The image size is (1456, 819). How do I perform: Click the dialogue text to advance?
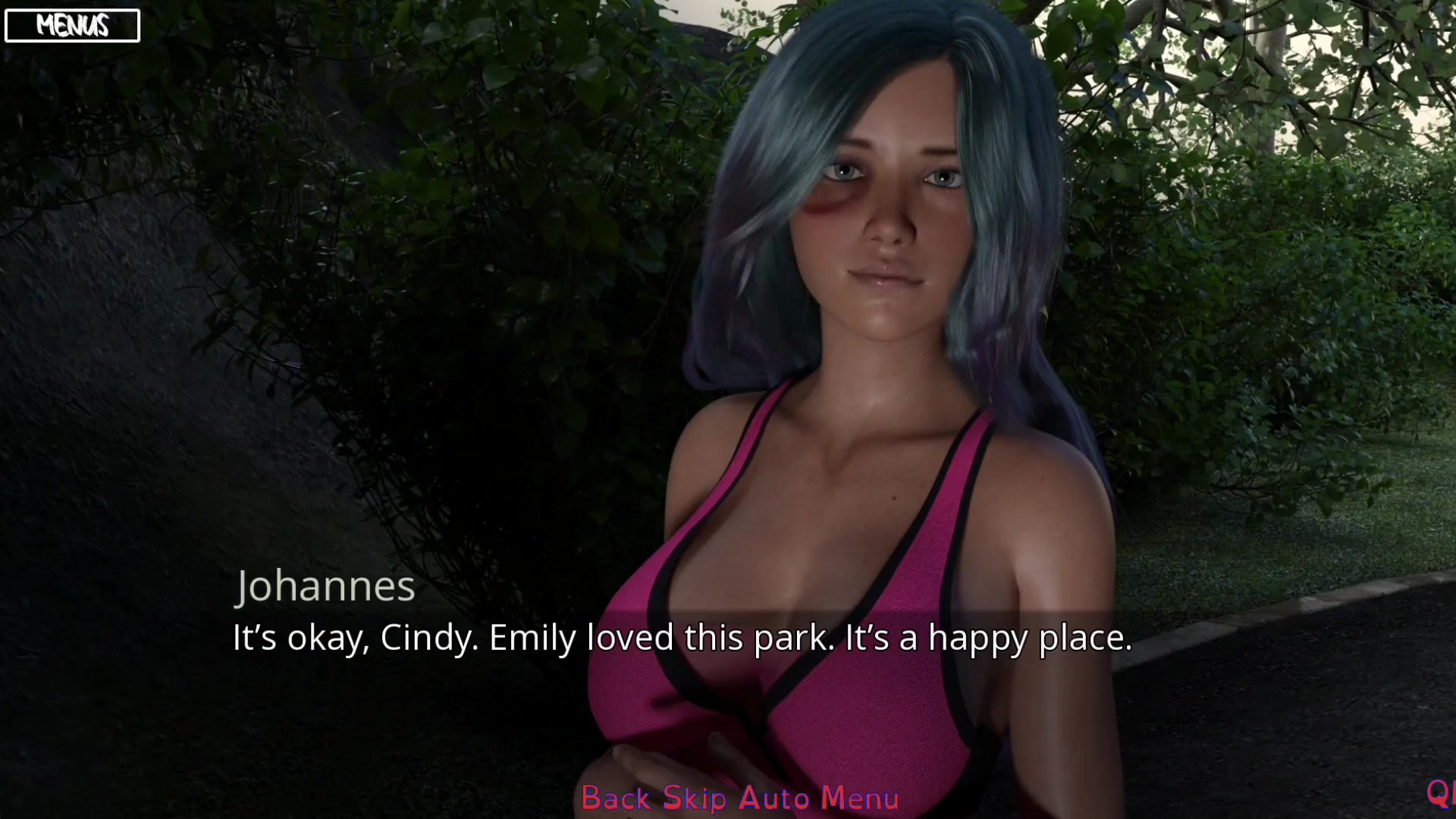point(682,639)
